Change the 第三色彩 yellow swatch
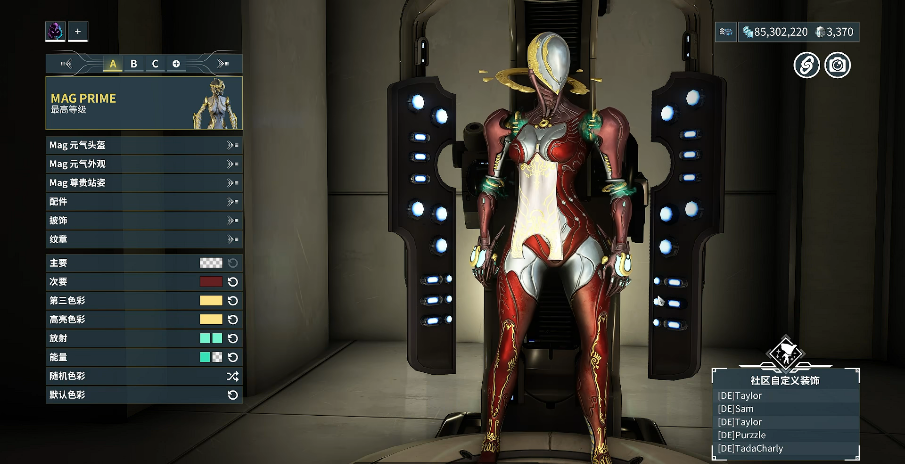 [210, 301]
